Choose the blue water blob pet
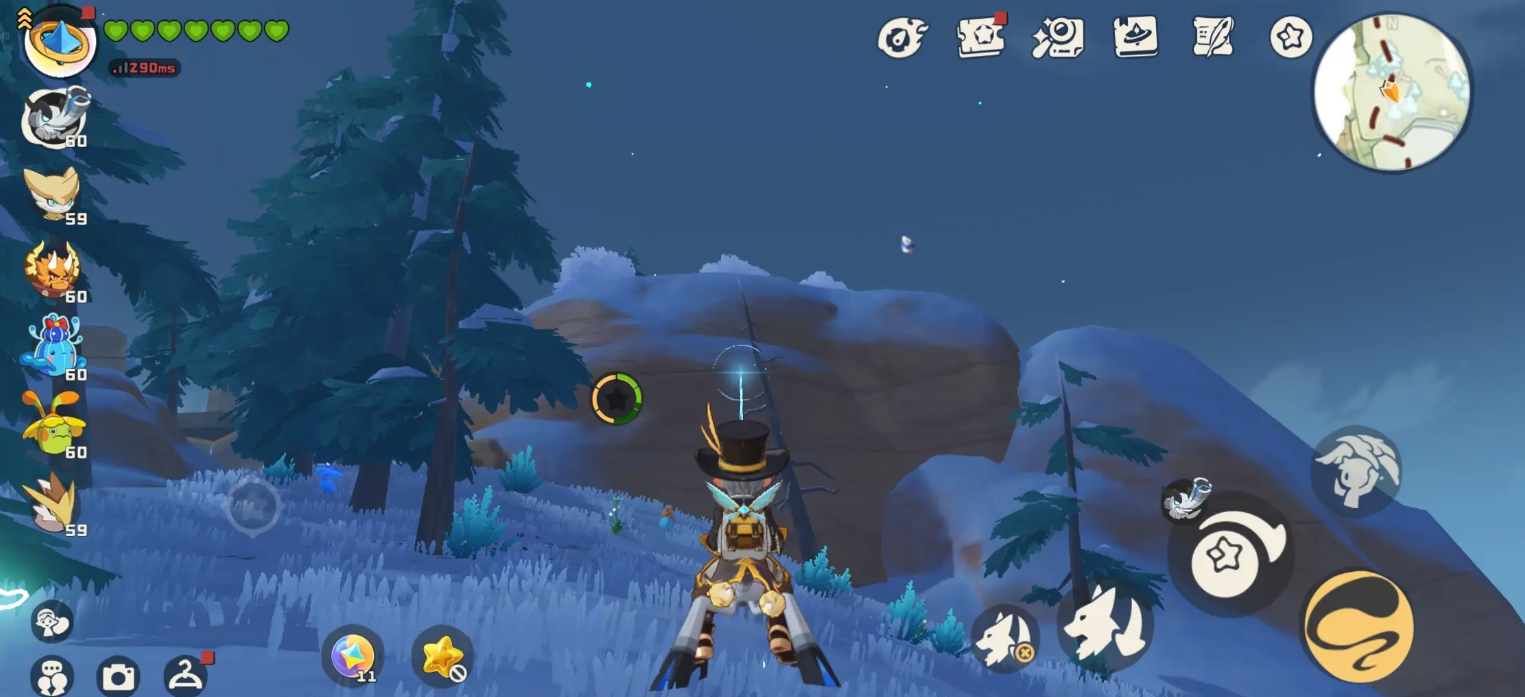 click(x=52, y=347)
